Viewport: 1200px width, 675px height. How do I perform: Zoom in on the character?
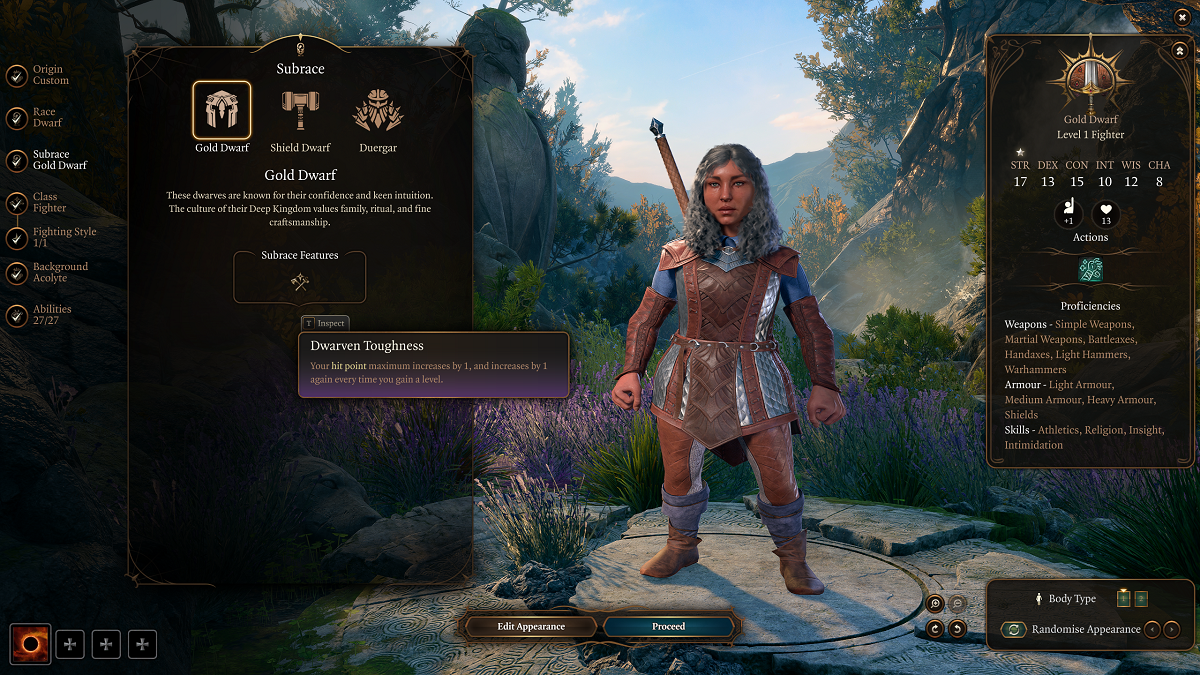tap(935, 603)
